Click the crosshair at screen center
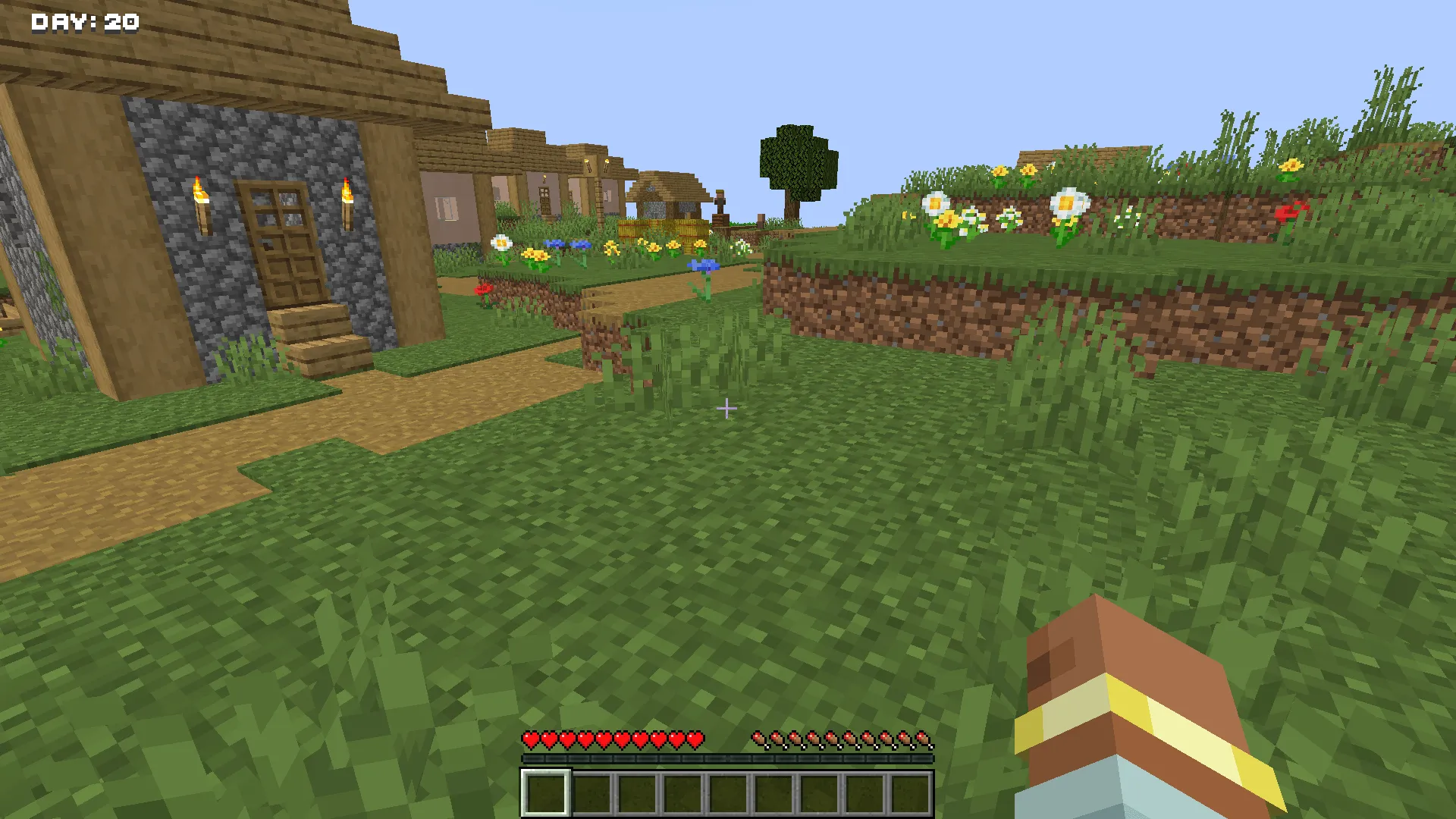Viewport: 1456px width, 819px height. point(728,409)
